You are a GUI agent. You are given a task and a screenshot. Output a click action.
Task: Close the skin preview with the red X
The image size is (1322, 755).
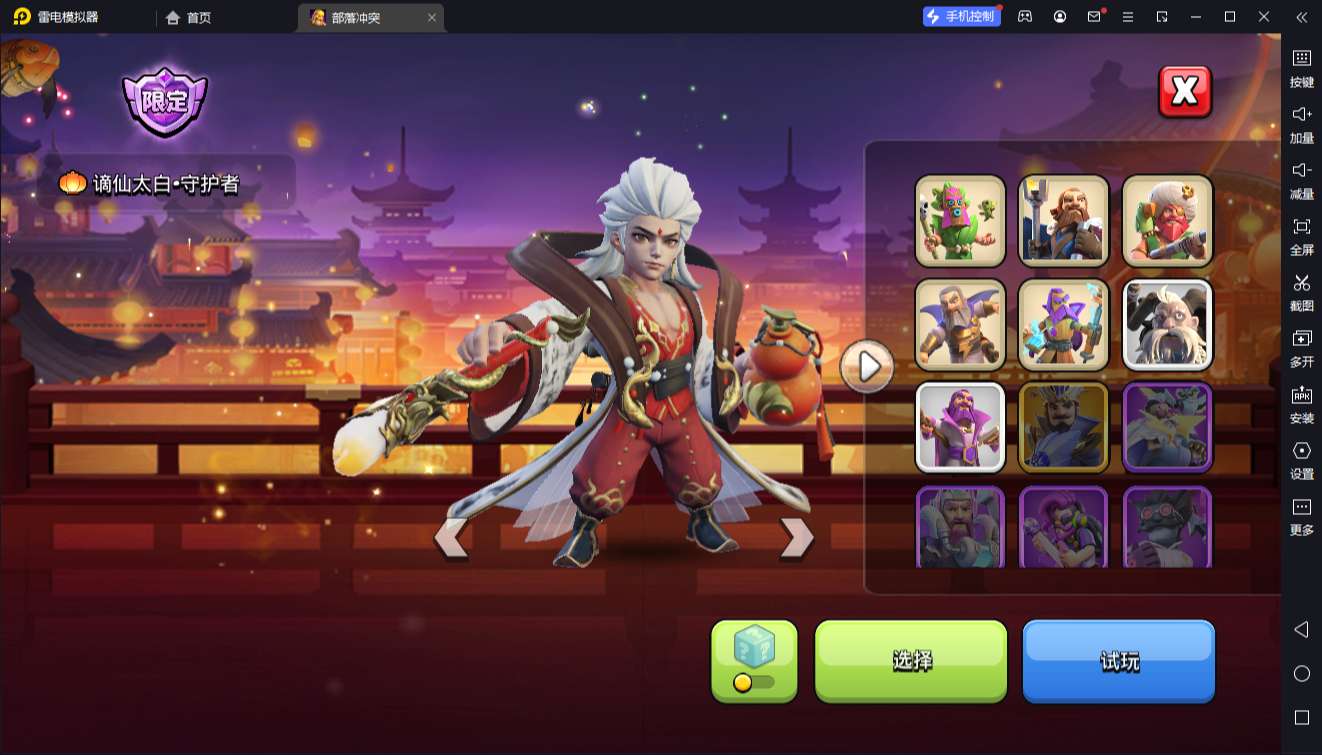(1184, 92)
